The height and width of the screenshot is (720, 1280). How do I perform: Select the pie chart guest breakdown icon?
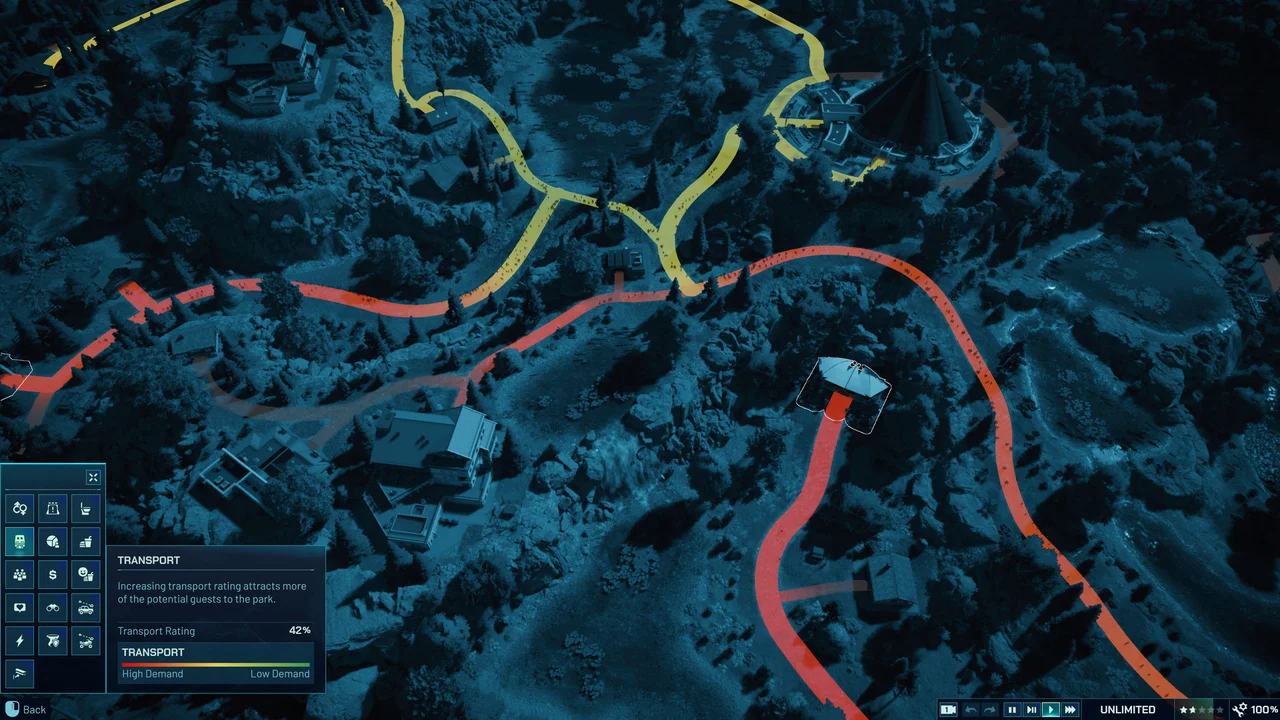click(51, 541)
